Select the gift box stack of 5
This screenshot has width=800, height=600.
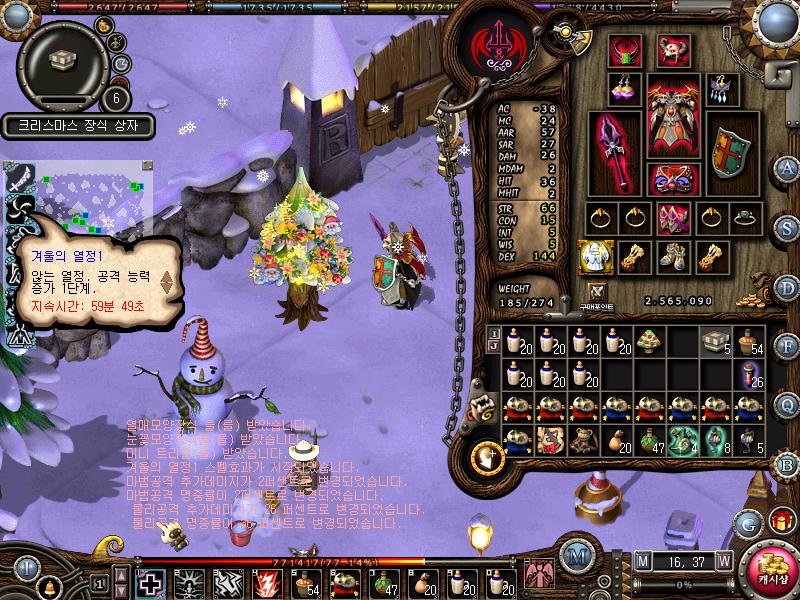(714, 340)
